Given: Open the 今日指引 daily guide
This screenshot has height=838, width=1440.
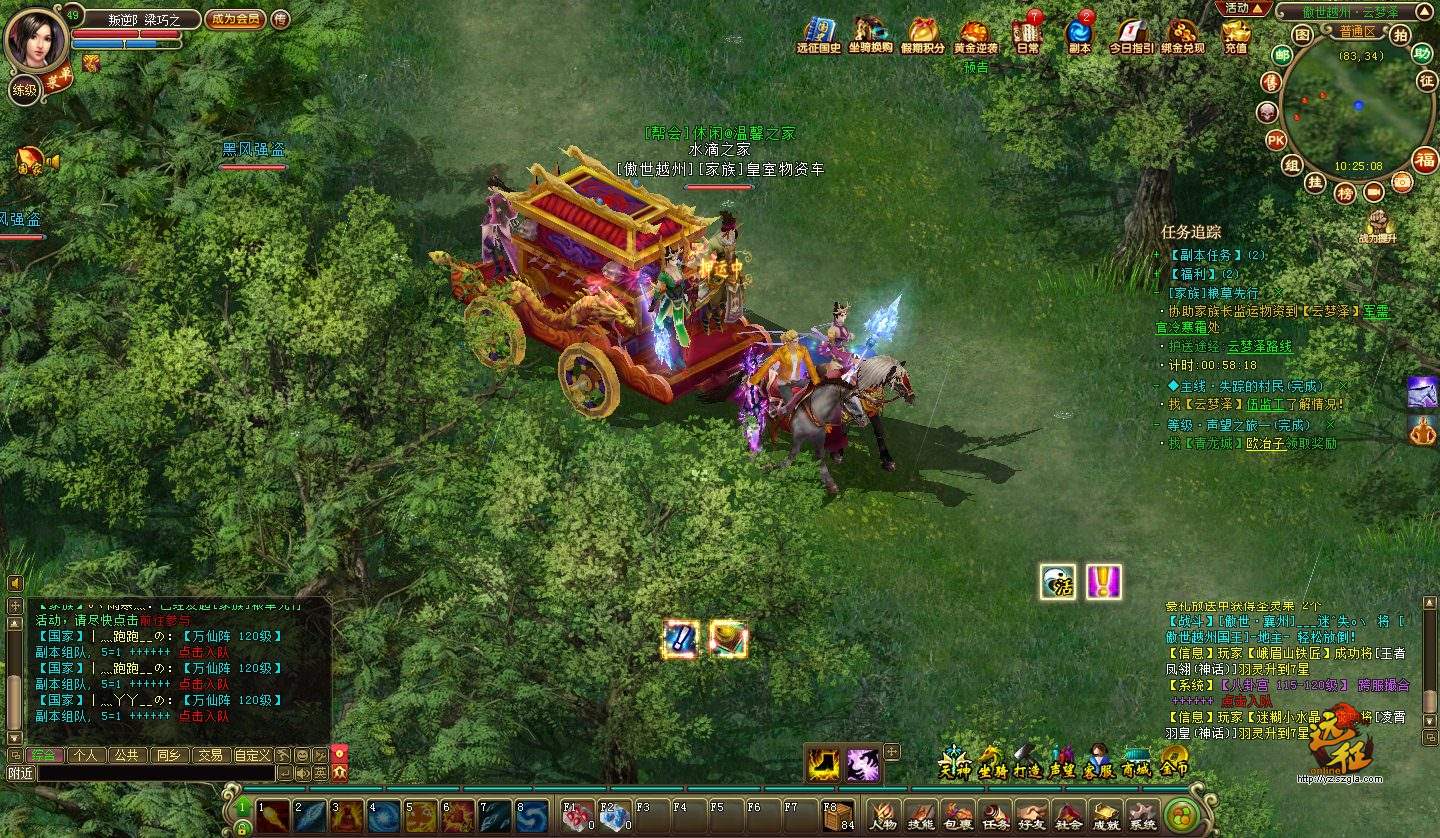Looking at the screenshot, I should tap(1131, 35).
